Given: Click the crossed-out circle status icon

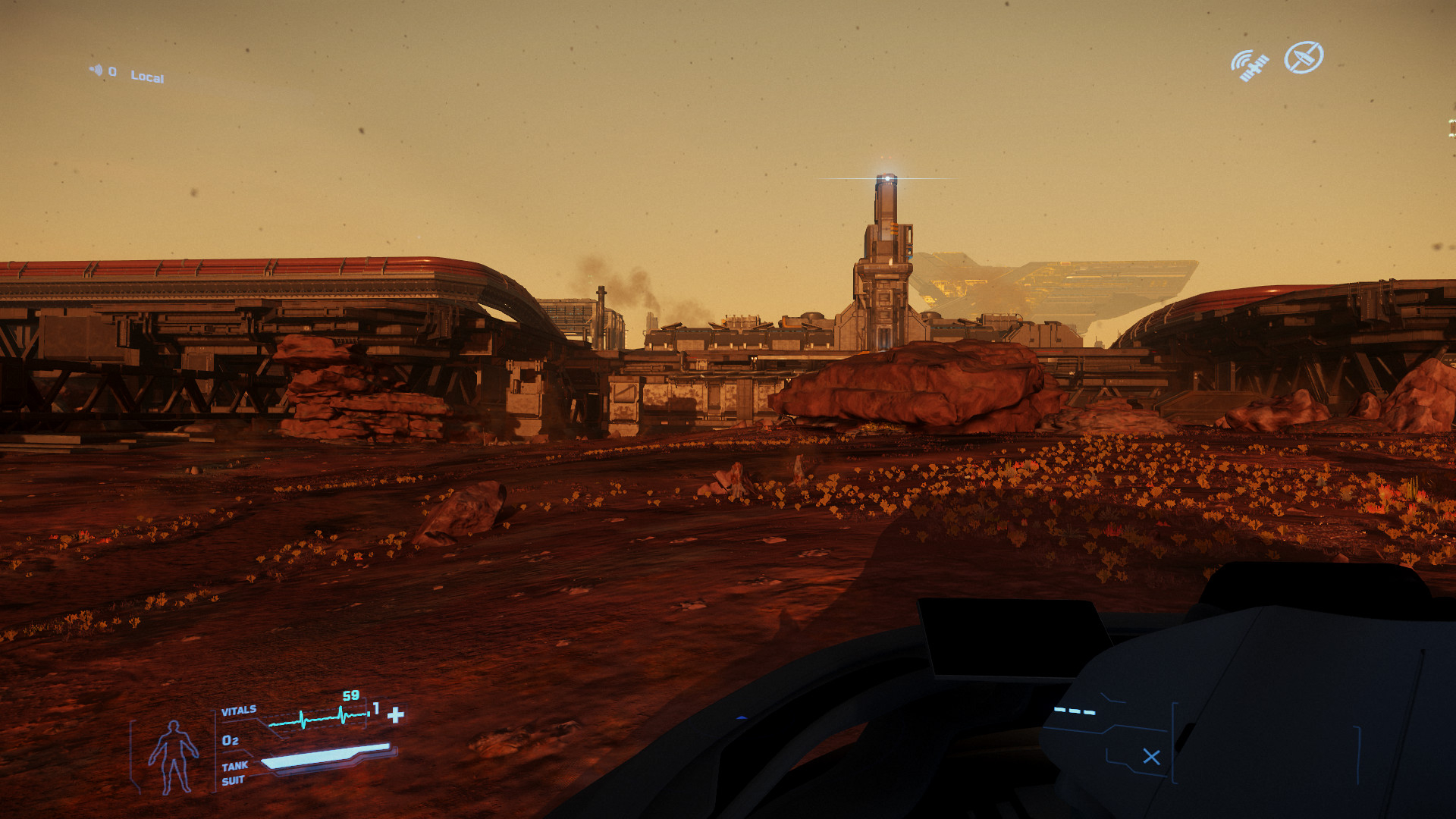Looking at the screenshot, I should pyautogui.click(x=1304, y=57).
